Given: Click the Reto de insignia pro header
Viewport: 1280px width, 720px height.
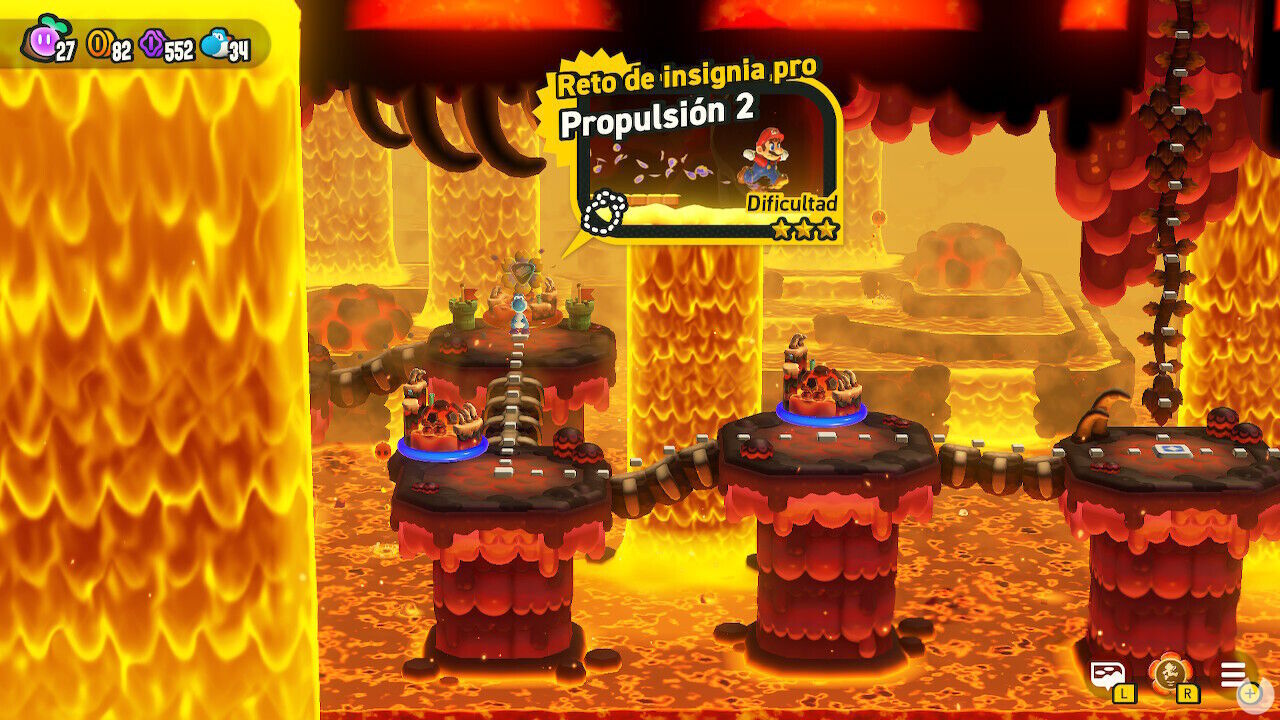Looking at the screenshot, I should tap(685, 76).
